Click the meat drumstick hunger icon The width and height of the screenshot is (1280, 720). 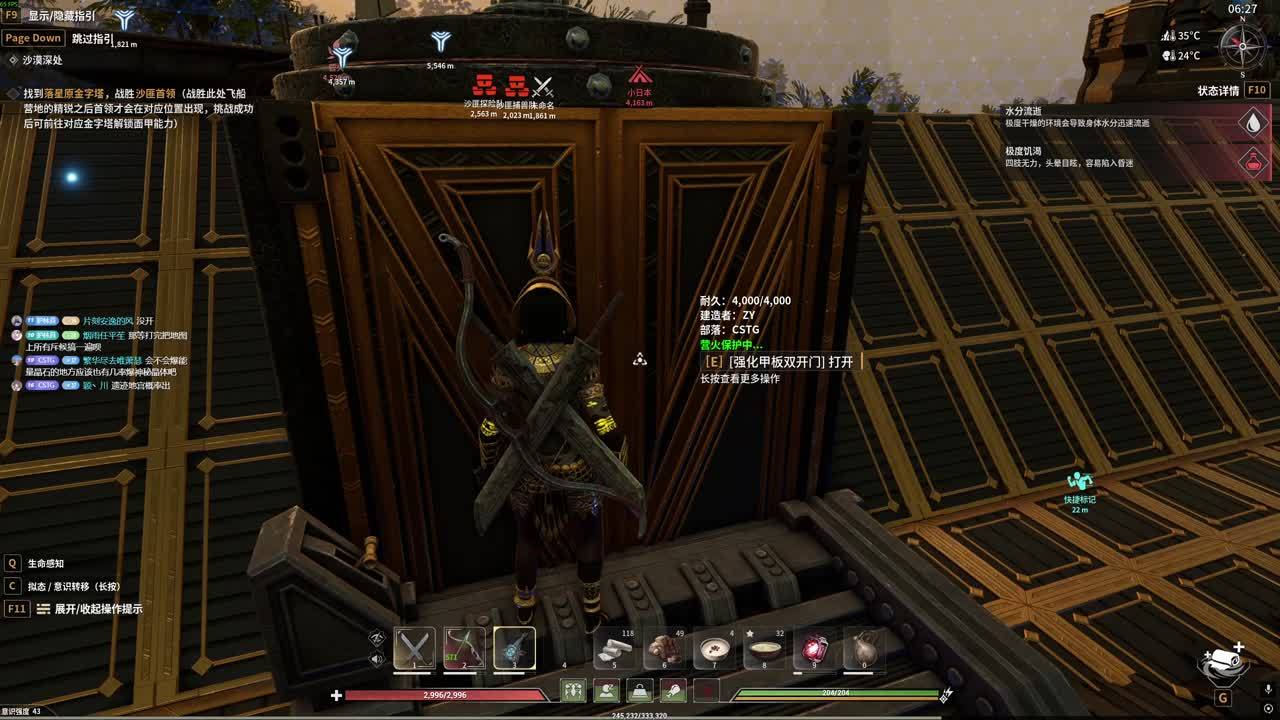[673, 690]
